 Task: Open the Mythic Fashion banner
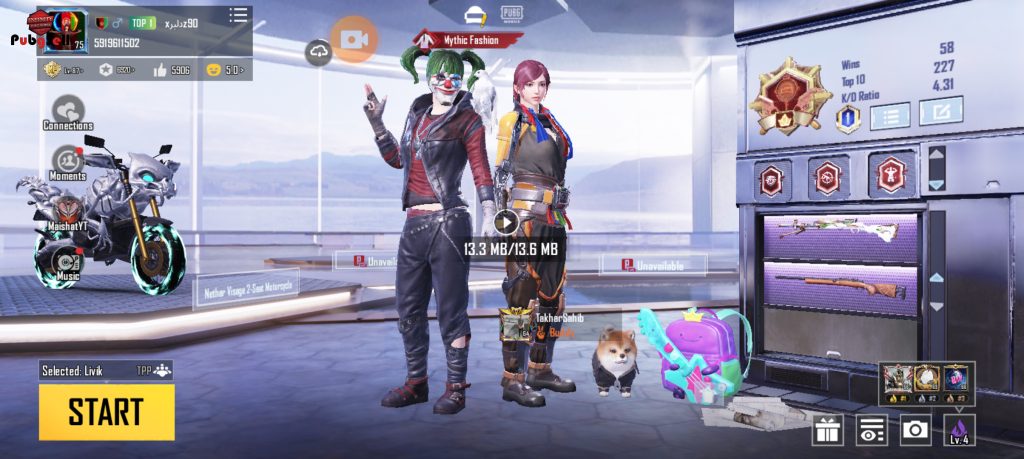click(x=469, y=40)
